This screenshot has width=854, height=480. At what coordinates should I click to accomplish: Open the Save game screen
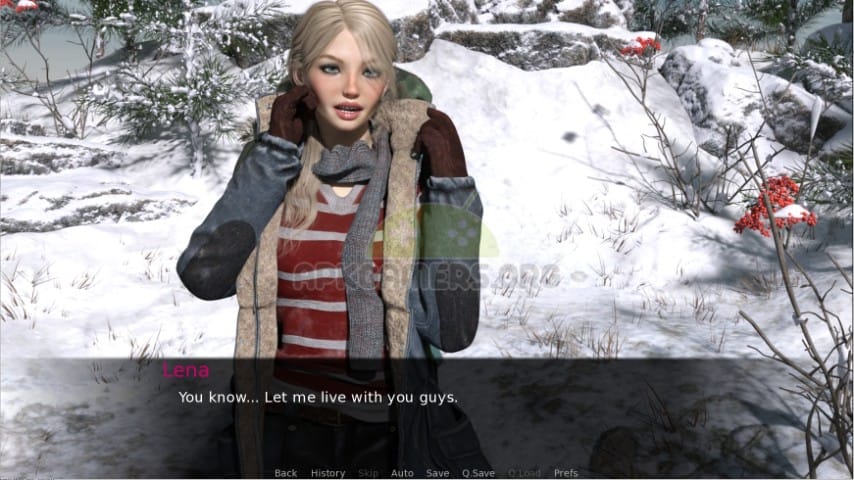(437, 473)
